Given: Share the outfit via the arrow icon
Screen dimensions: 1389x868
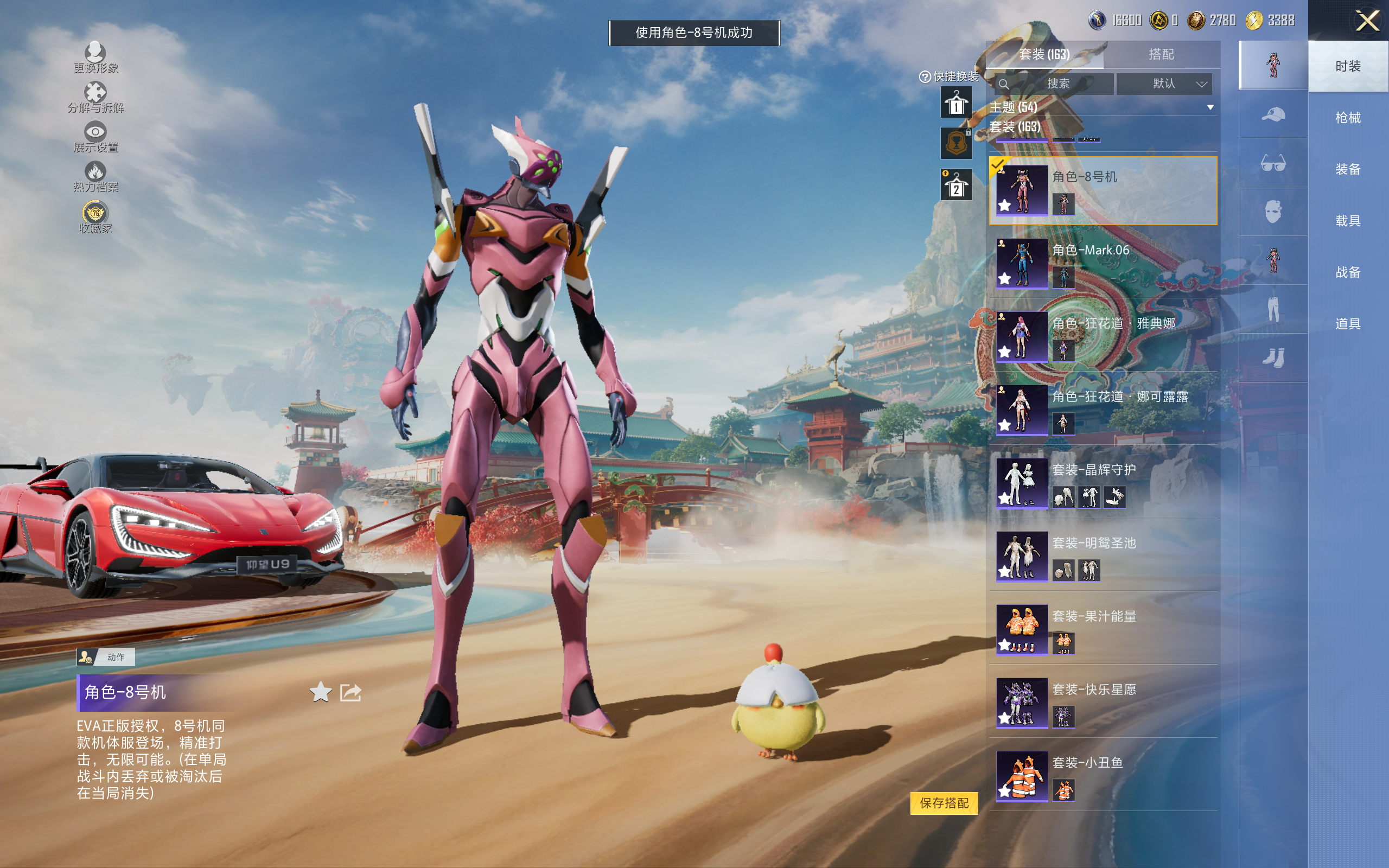Looking at the screenshot, I should pyautogui.click(x=350, y=692).
